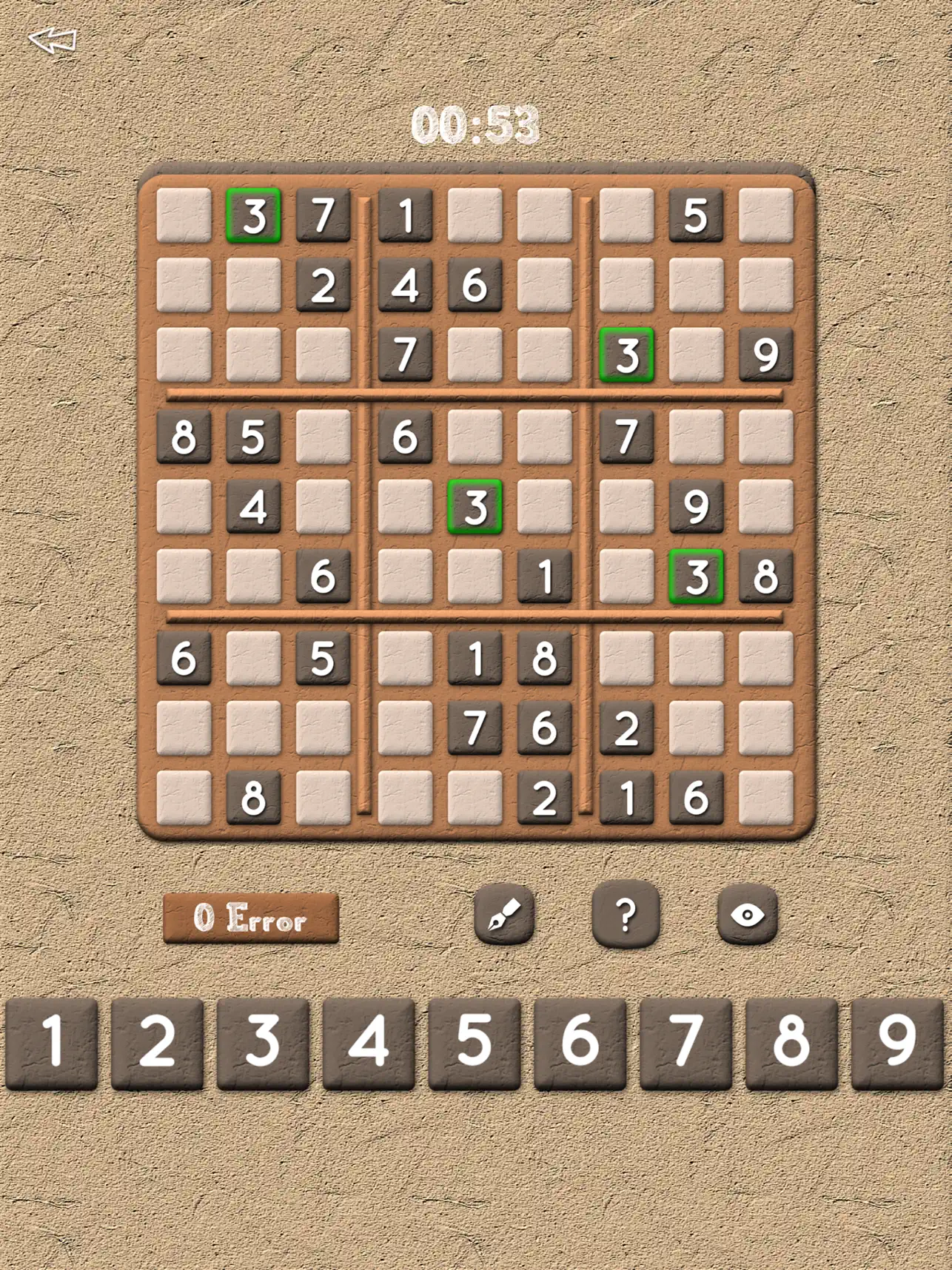The image size is (952, 1270).
Task: Click the 0 Error counter display
Action: coord(252,918)
